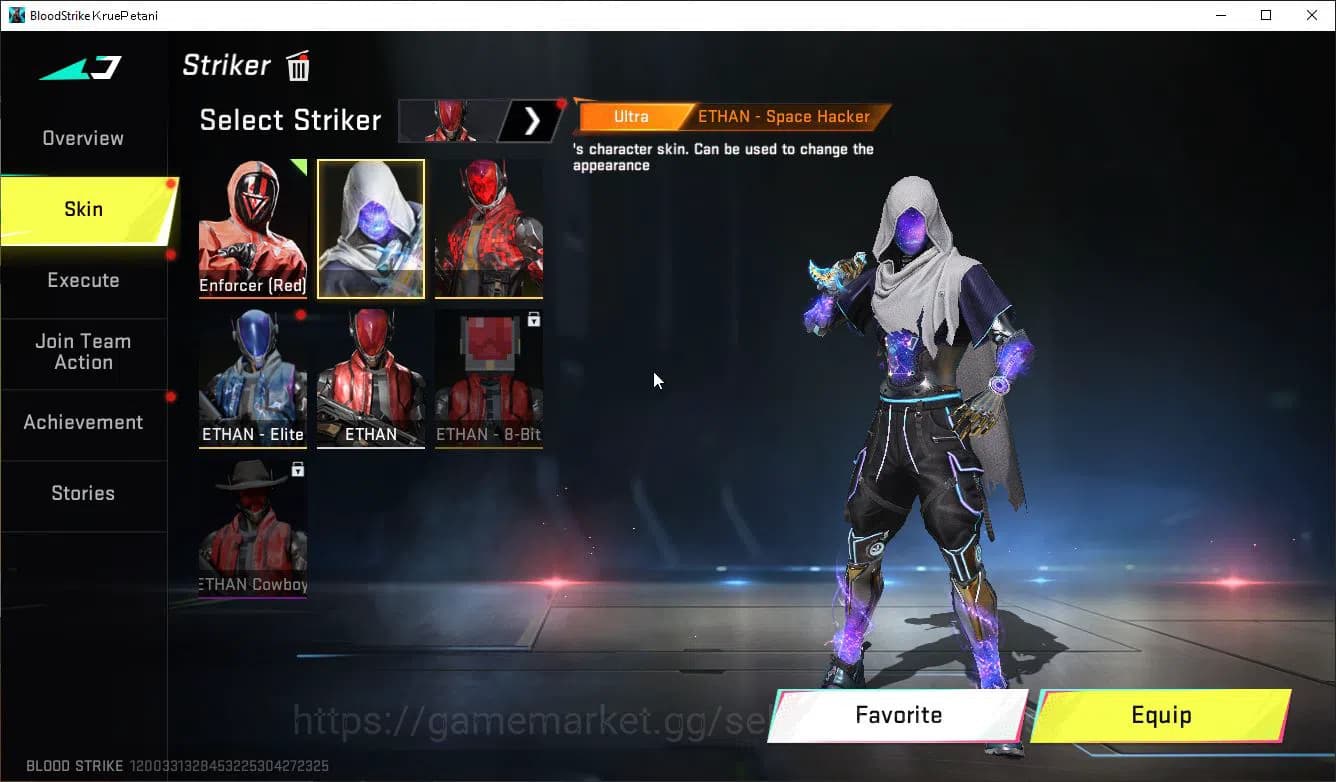Open the Stories section
This screenshot has height=782, width=1336.
(x=83, y=493)
